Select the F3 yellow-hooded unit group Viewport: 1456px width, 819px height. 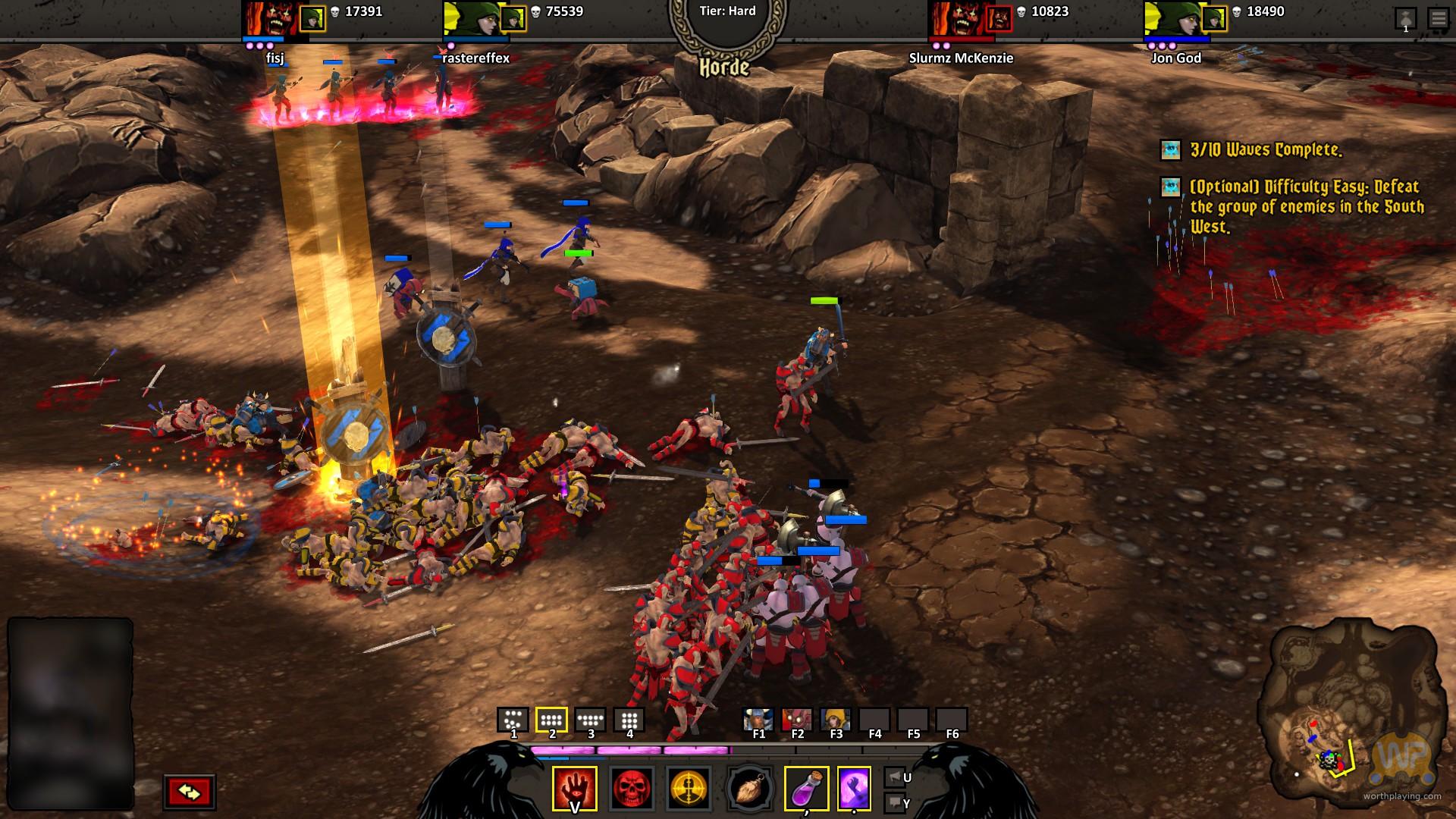click(836, 720)
